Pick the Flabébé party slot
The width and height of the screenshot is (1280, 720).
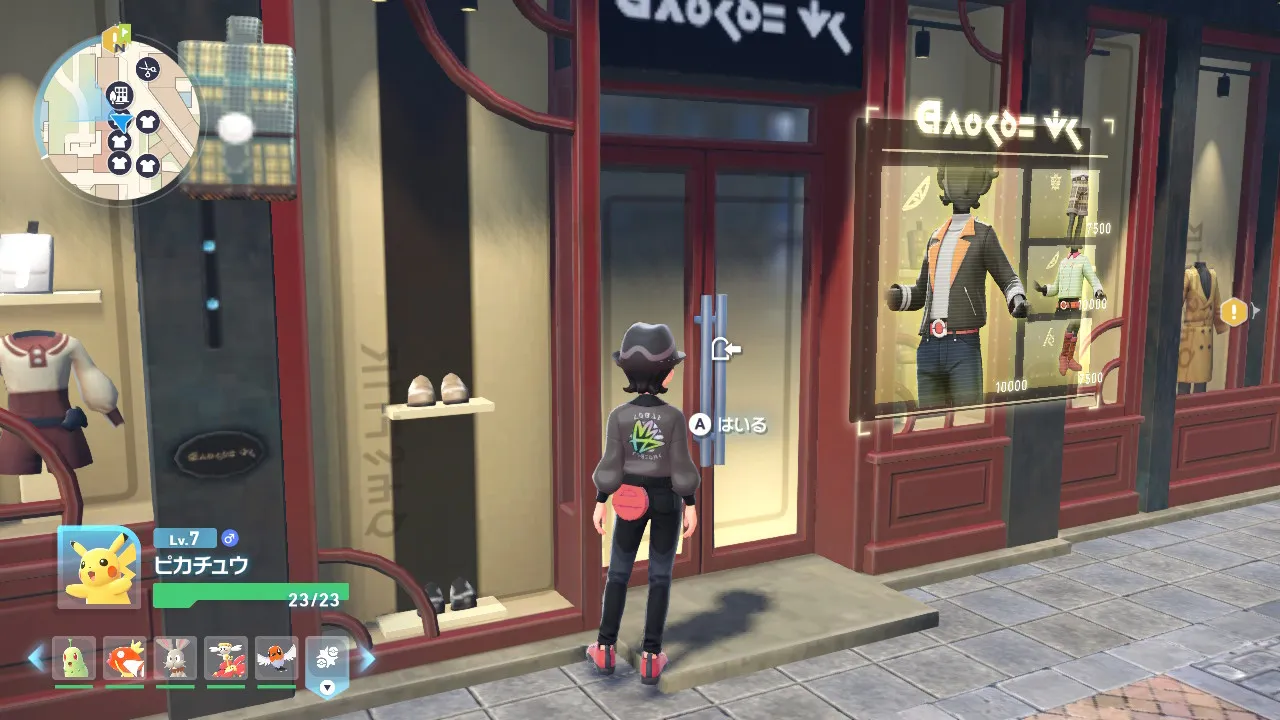226,658
